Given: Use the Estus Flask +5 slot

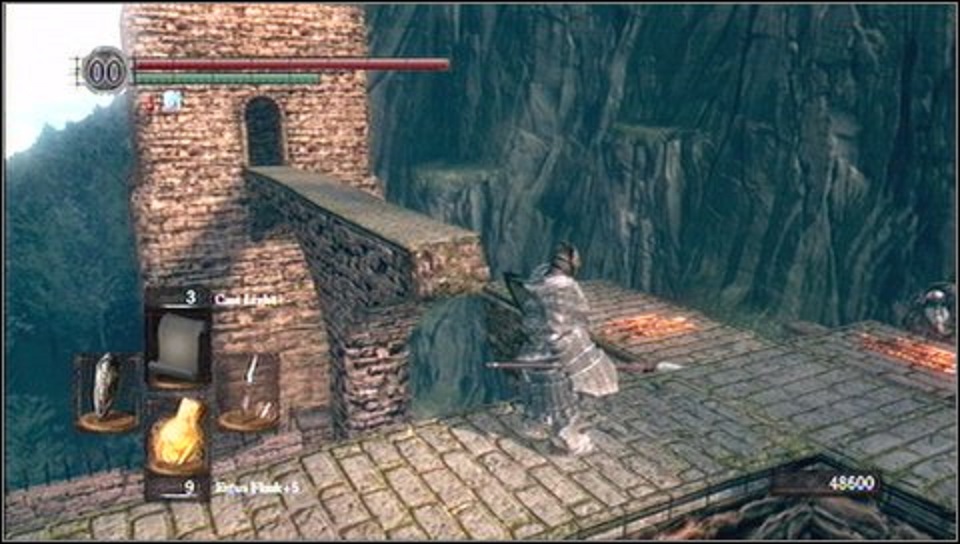Looking at the screenshot, I should coord(178,436).
